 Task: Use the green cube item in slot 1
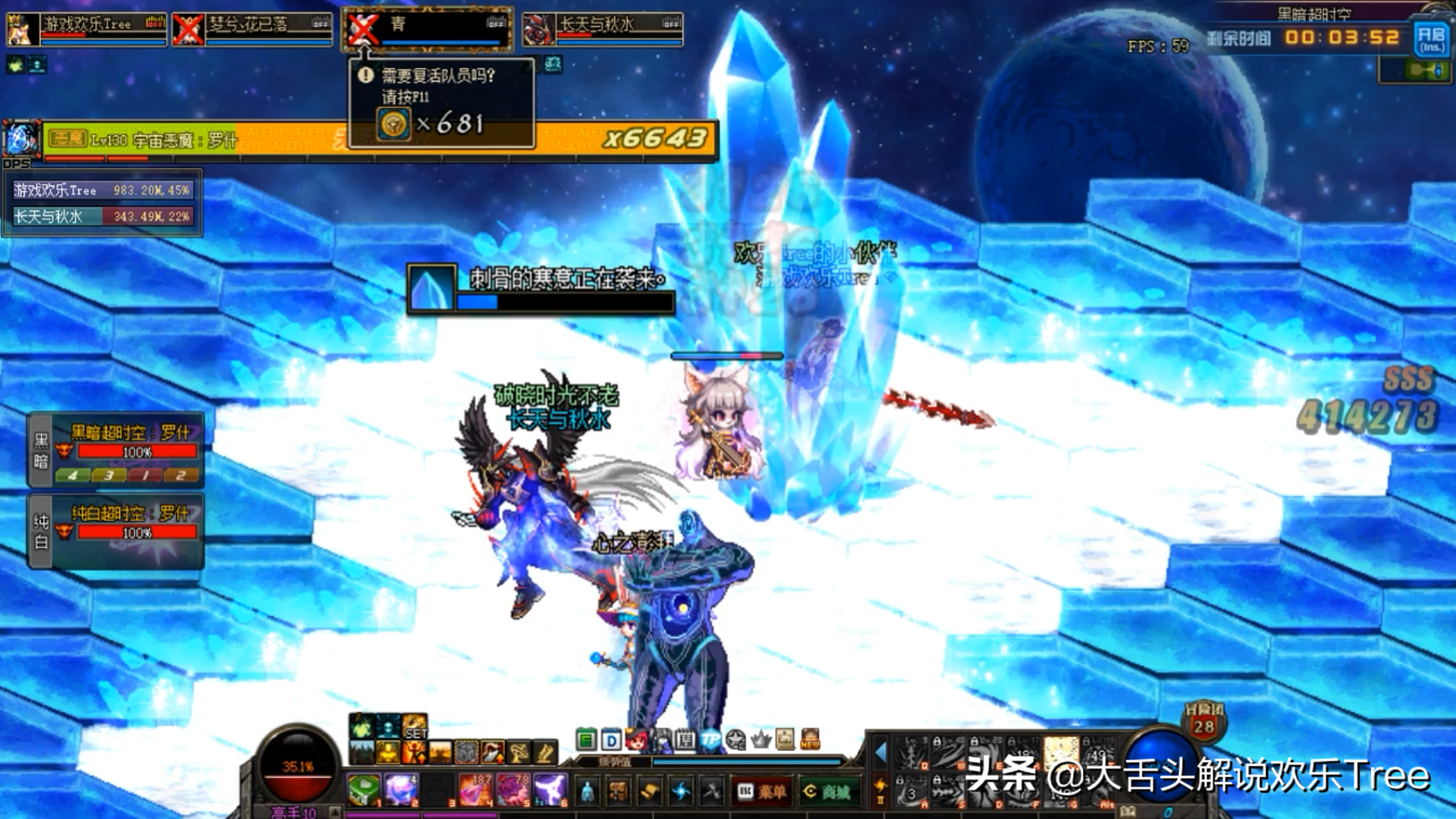click(x=363, y=790)
